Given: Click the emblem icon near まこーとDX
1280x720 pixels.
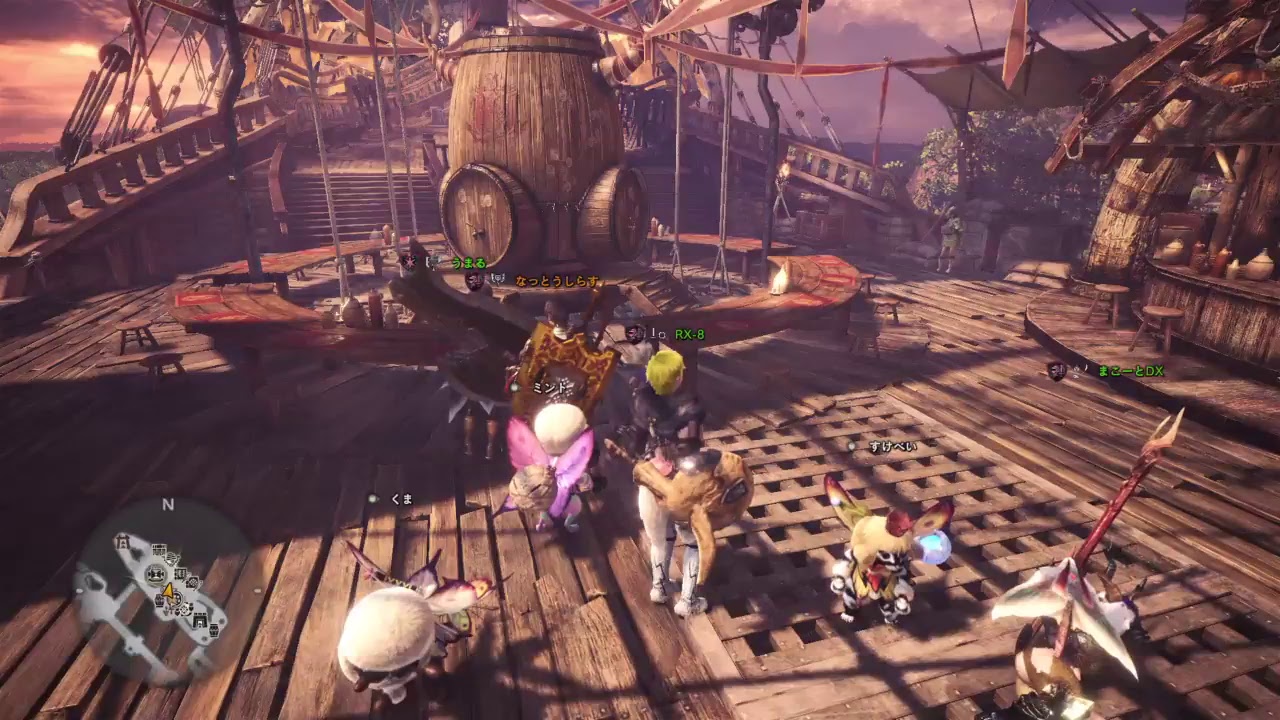Looking at the screenshot, I should (1056, 371).
